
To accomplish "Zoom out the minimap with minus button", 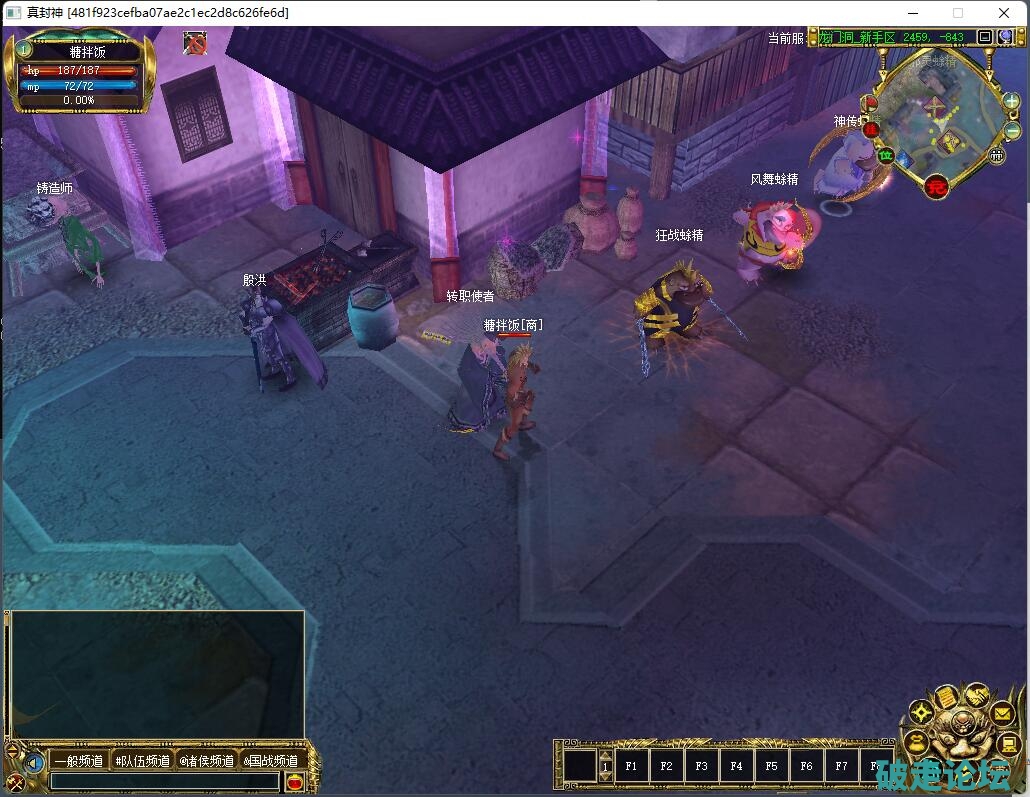I will [x=1012, y=130].
